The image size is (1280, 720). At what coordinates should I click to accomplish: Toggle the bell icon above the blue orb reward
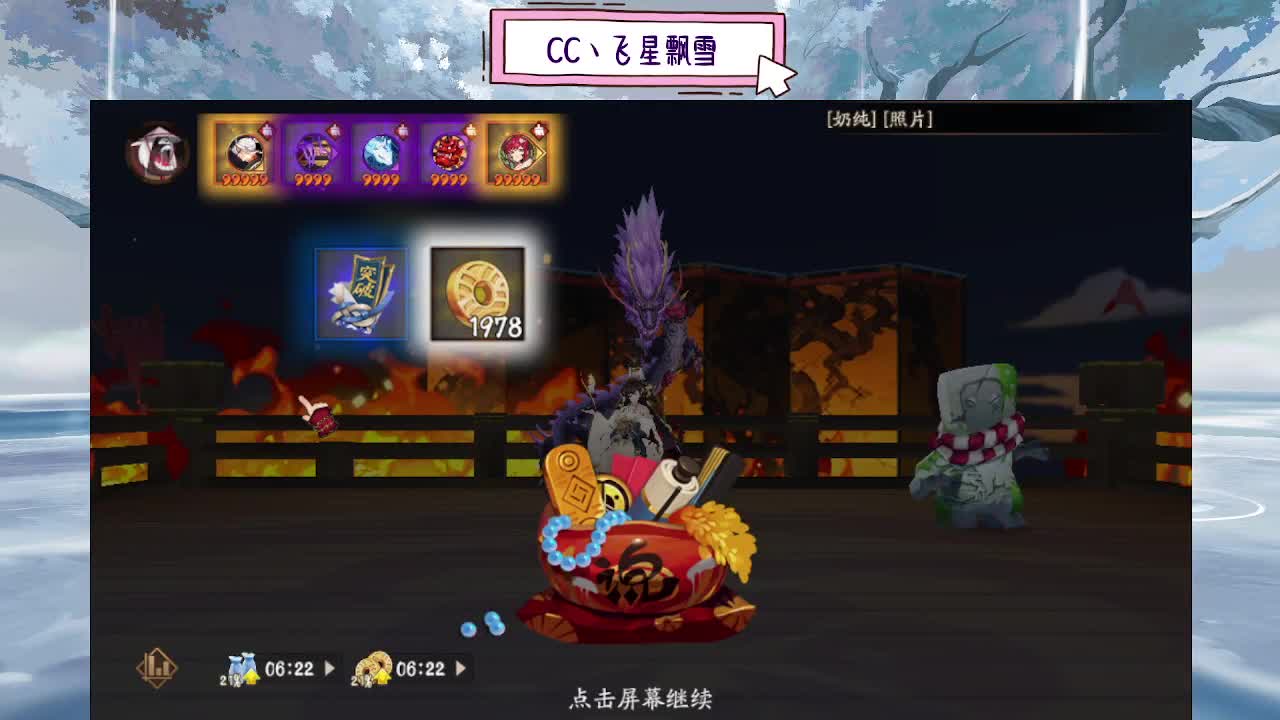403,129
